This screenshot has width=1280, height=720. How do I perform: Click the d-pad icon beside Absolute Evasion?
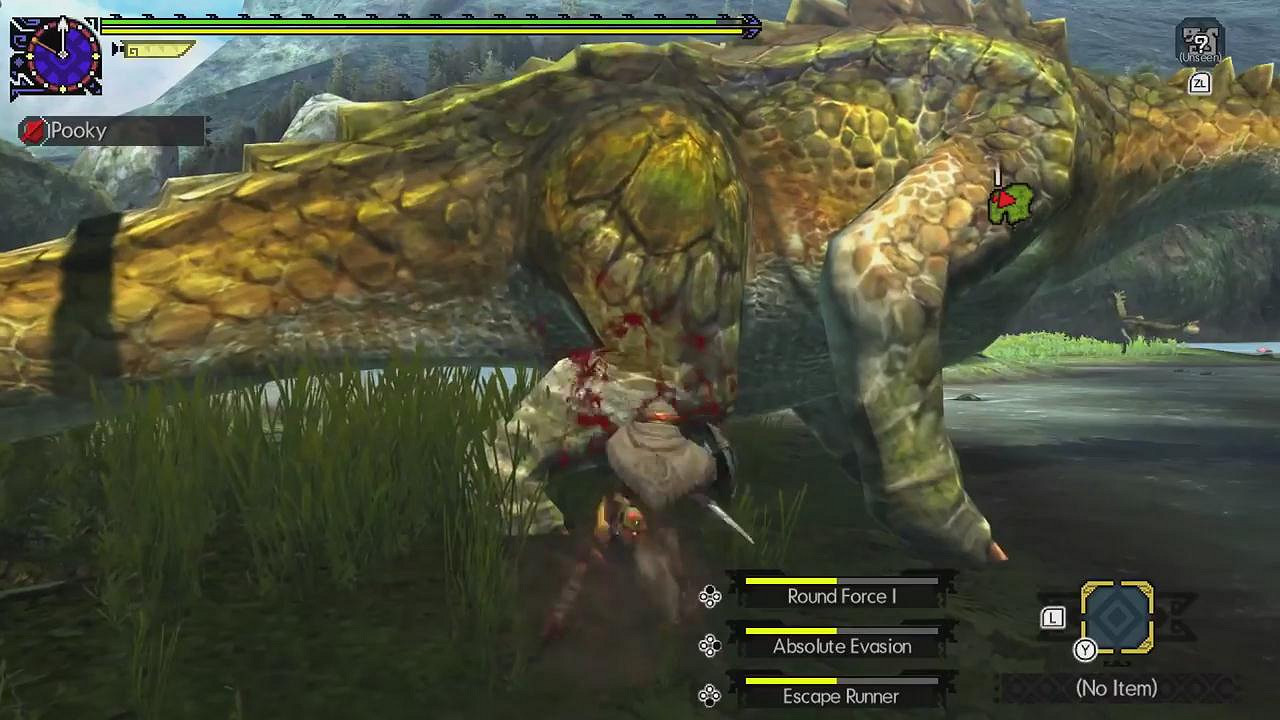[711, 646]
